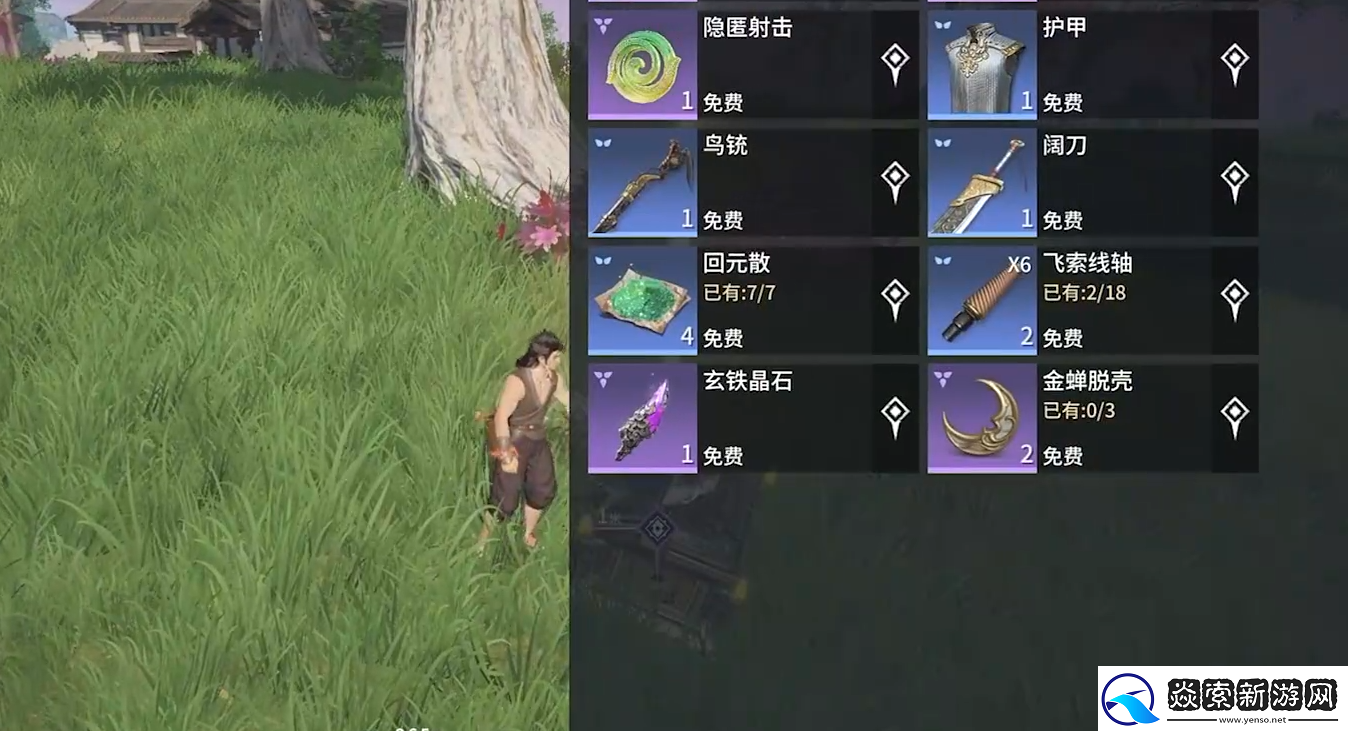Select the 隐匿射击 skill icon
The width and height of the screenshot is (1348, 731).
click(641, 63)
